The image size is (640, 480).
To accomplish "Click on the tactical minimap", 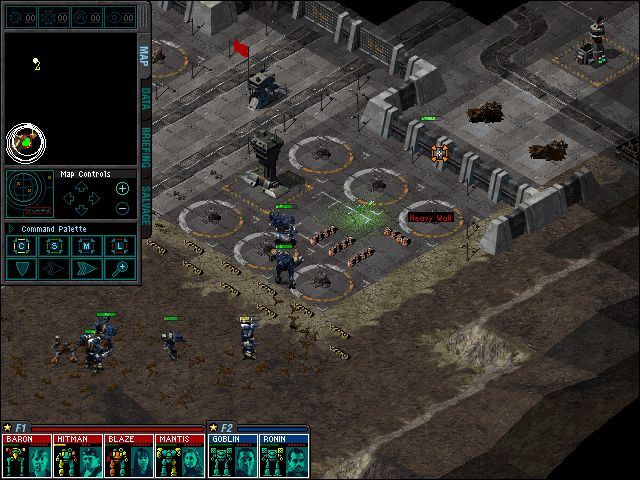I will click(x=70, y=97).
